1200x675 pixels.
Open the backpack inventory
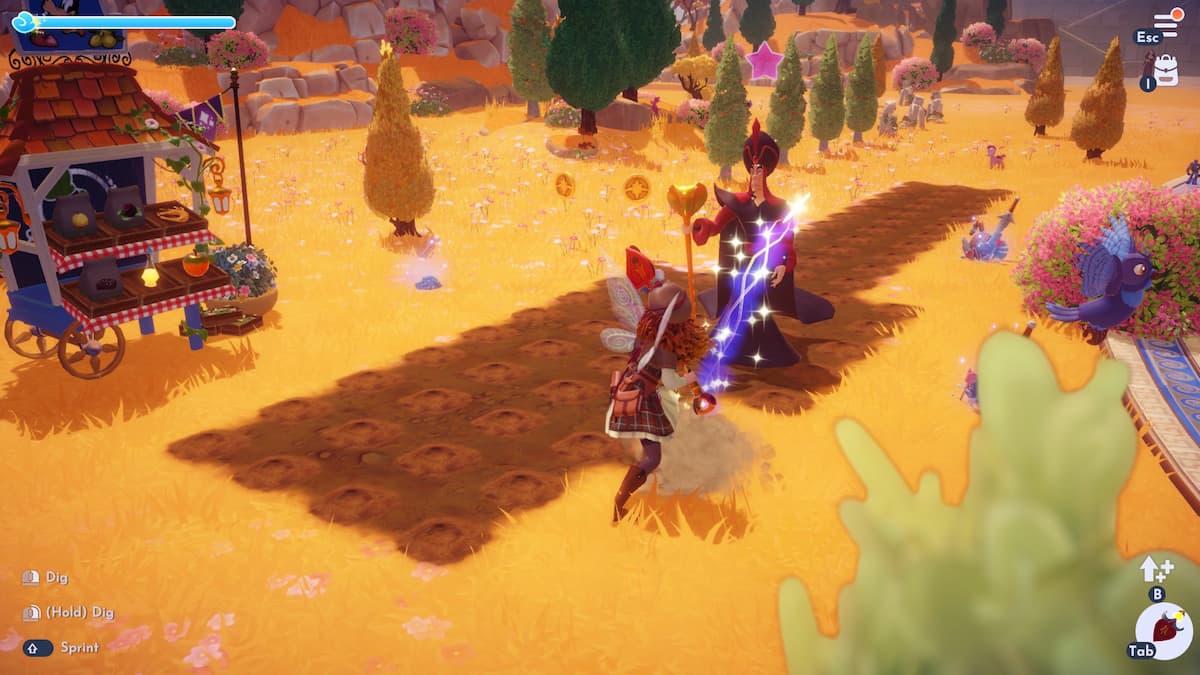pyautogui.click(x=1165, y=69)
